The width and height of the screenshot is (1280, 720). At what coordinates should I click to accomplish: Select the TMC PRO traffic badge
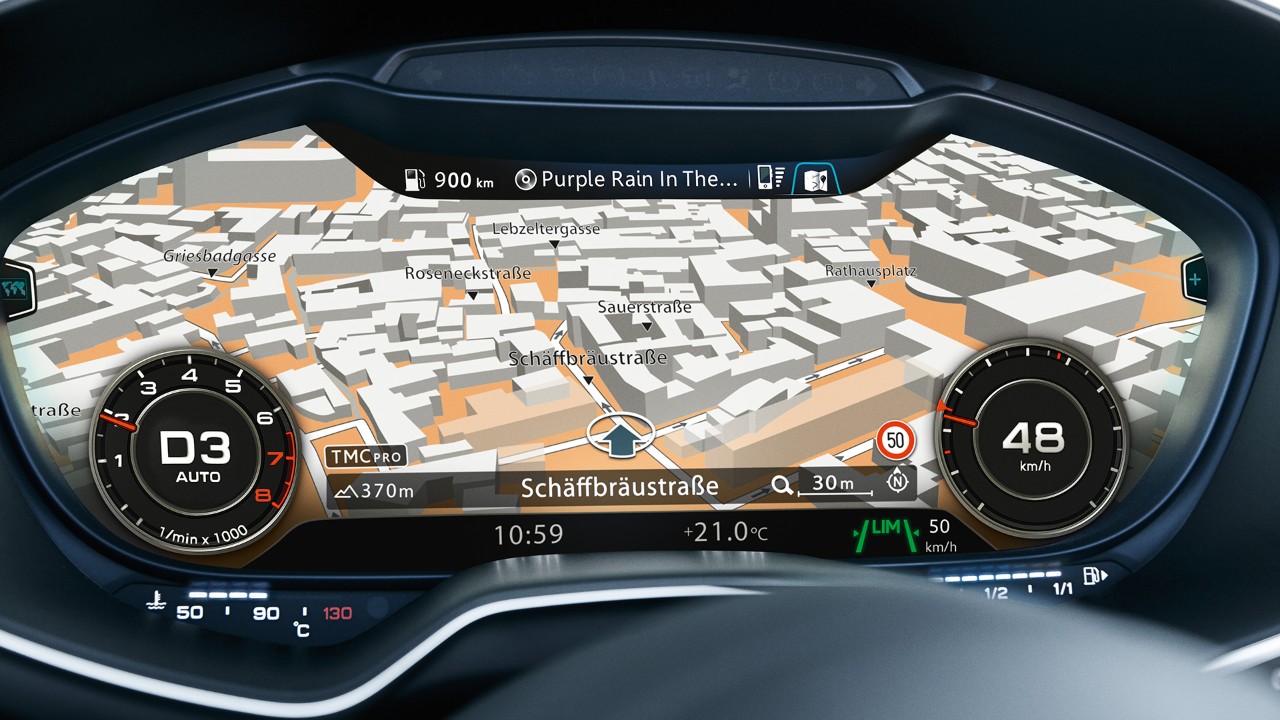(365, 456)
